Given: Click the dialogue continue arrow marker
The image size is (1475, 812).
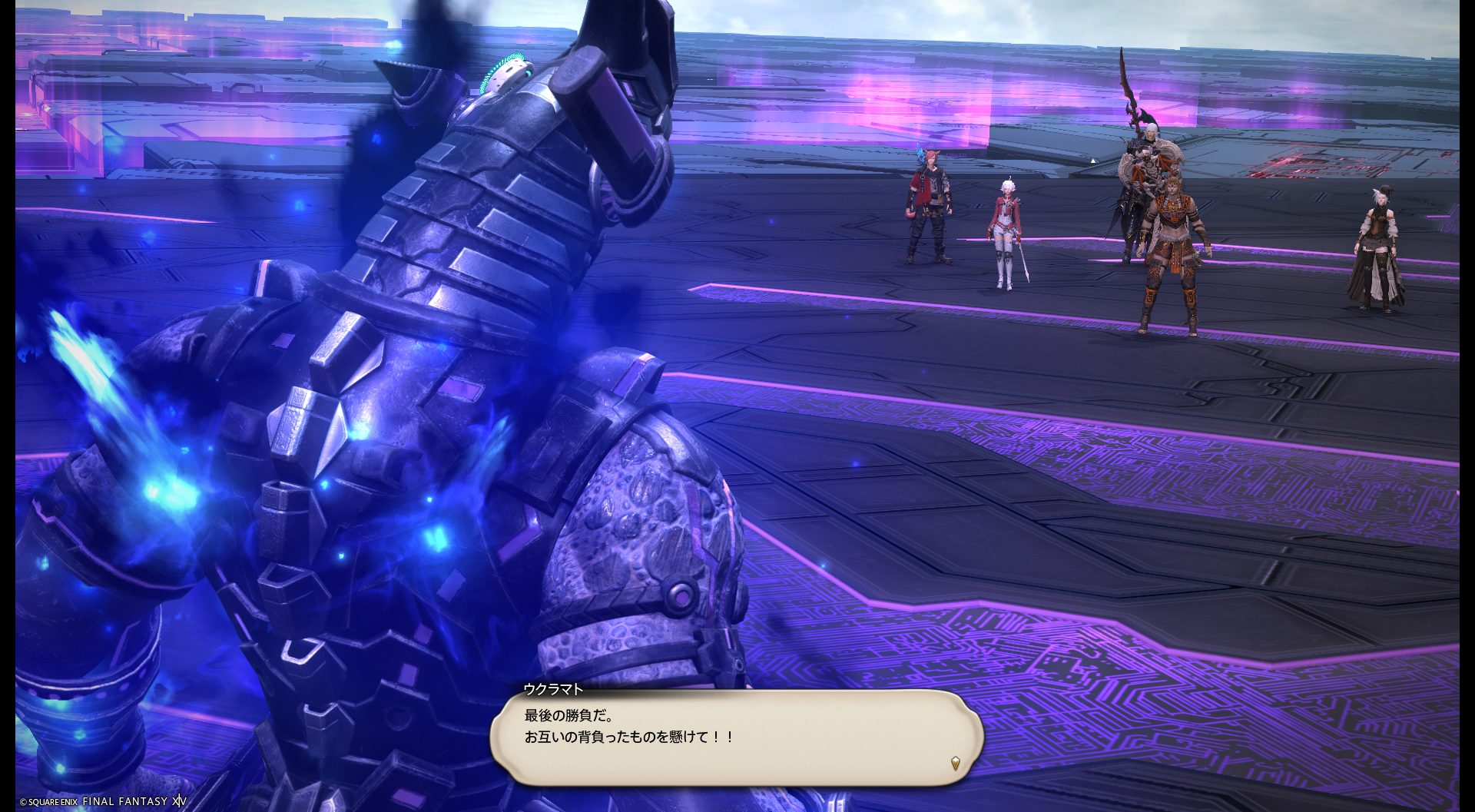Looking at the screenshot, I should coord(955,763).
